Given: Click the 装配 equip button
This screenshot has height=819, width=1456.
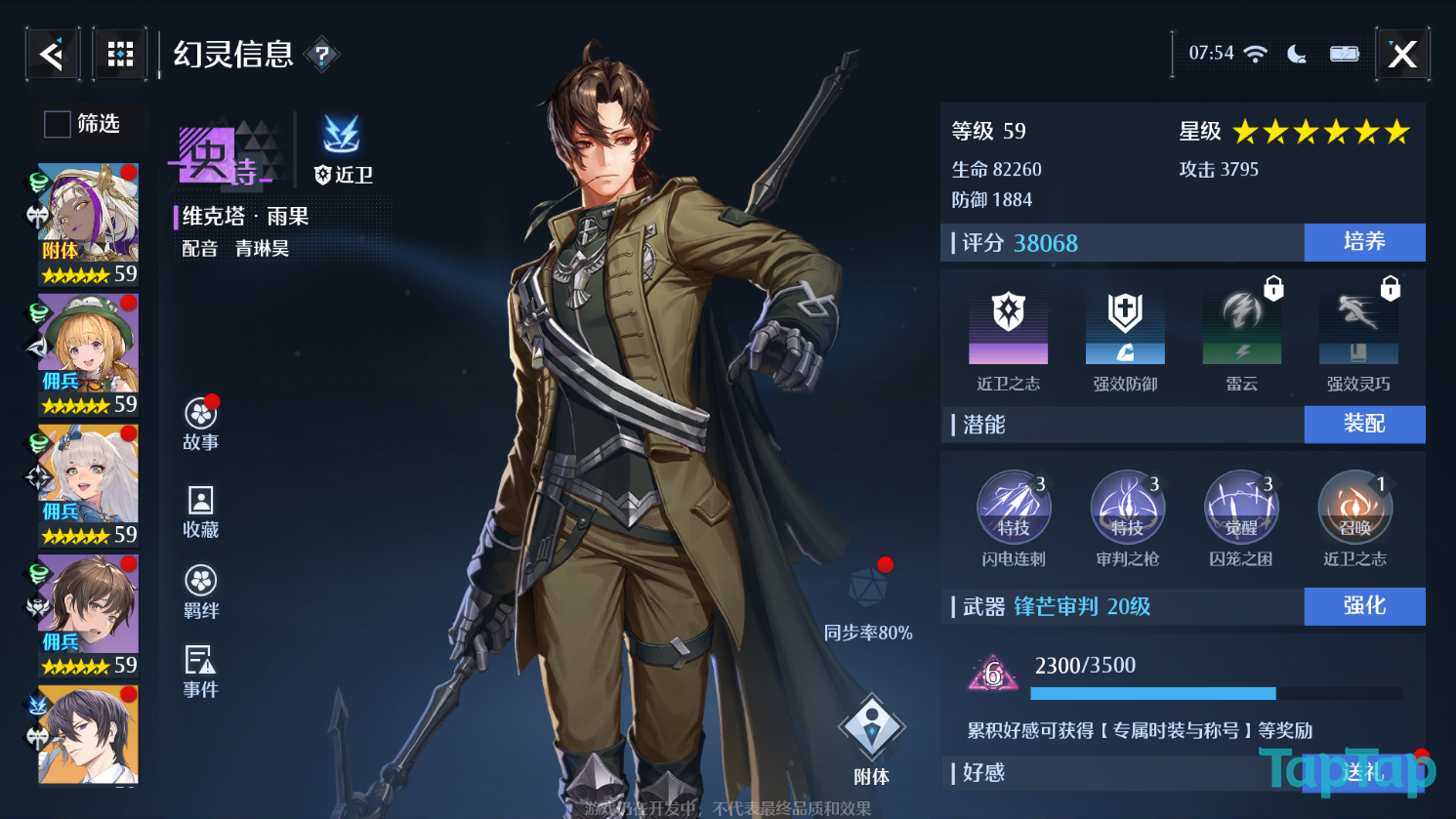Looking at the screenshot, I should (1364, 424).
